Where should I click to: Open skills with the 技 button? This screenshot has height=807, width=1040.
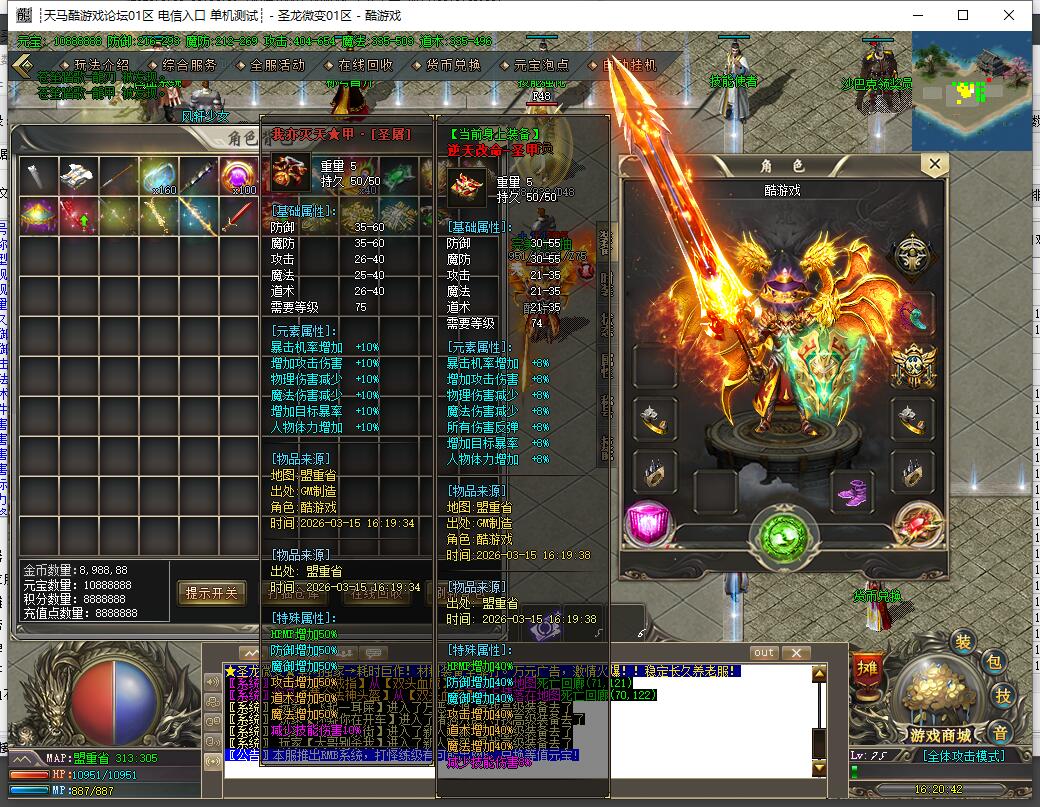click(x=1004, y=695)
